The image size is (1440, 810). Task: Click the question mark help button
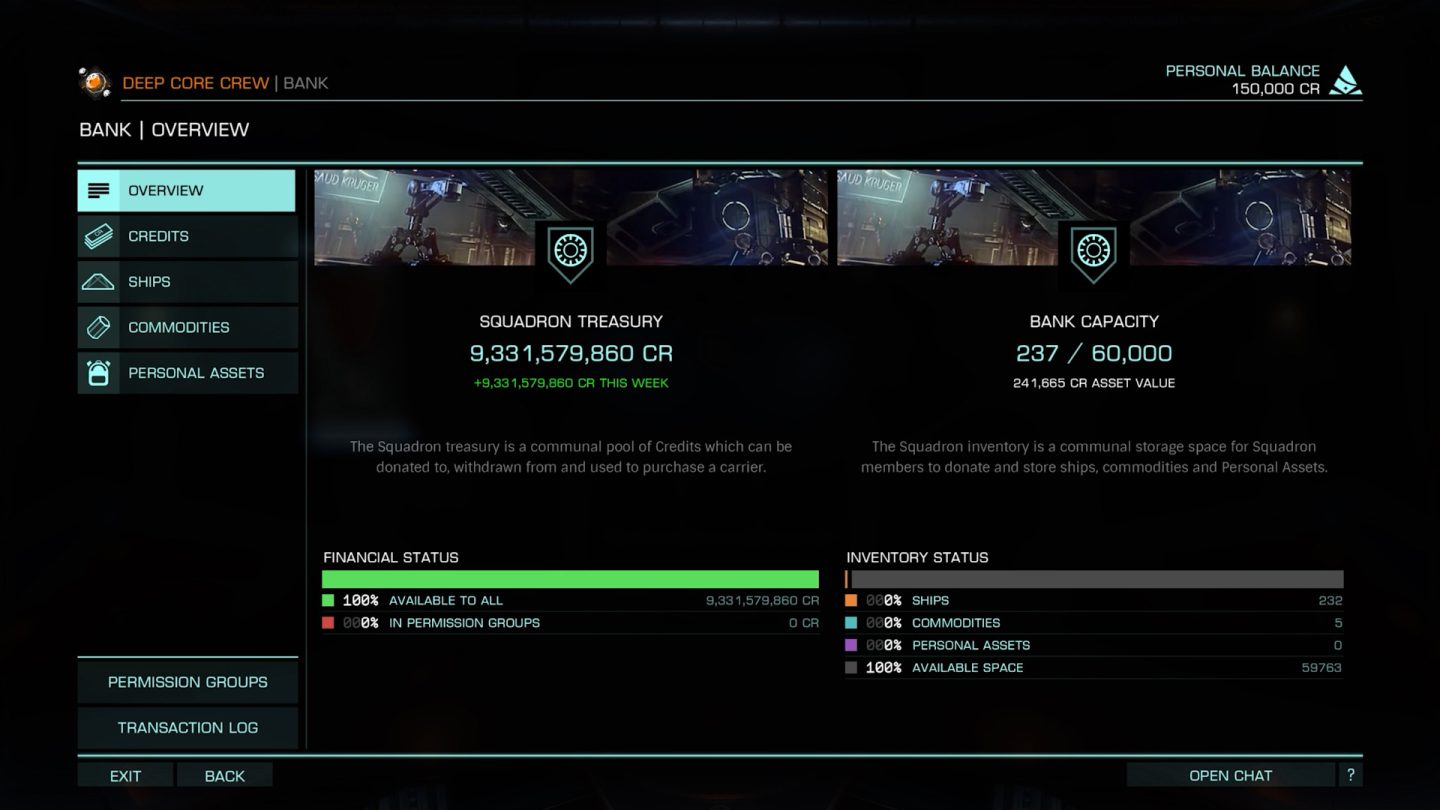pos(1350,775)
